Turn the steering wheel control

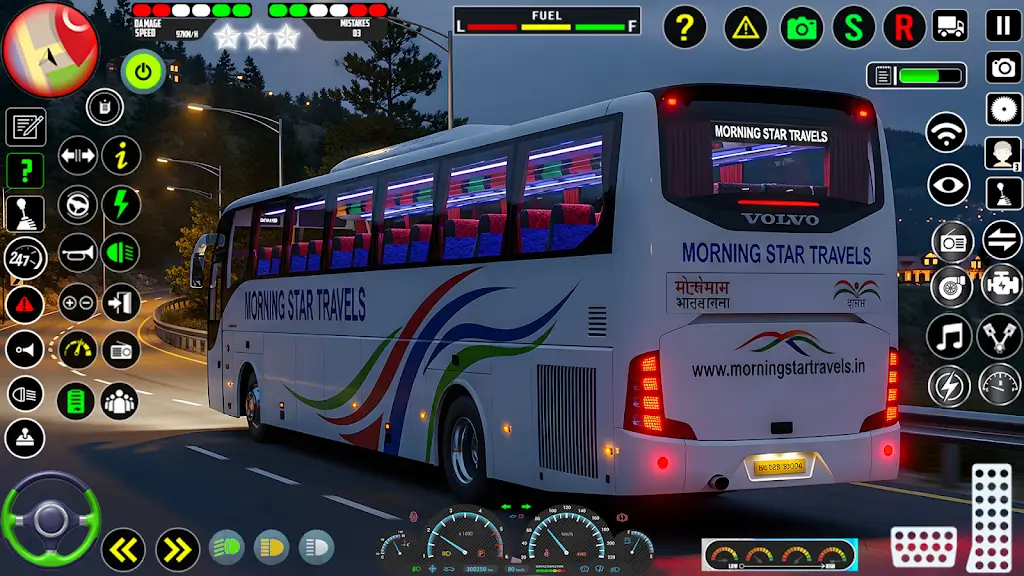(x=50, y=520)
